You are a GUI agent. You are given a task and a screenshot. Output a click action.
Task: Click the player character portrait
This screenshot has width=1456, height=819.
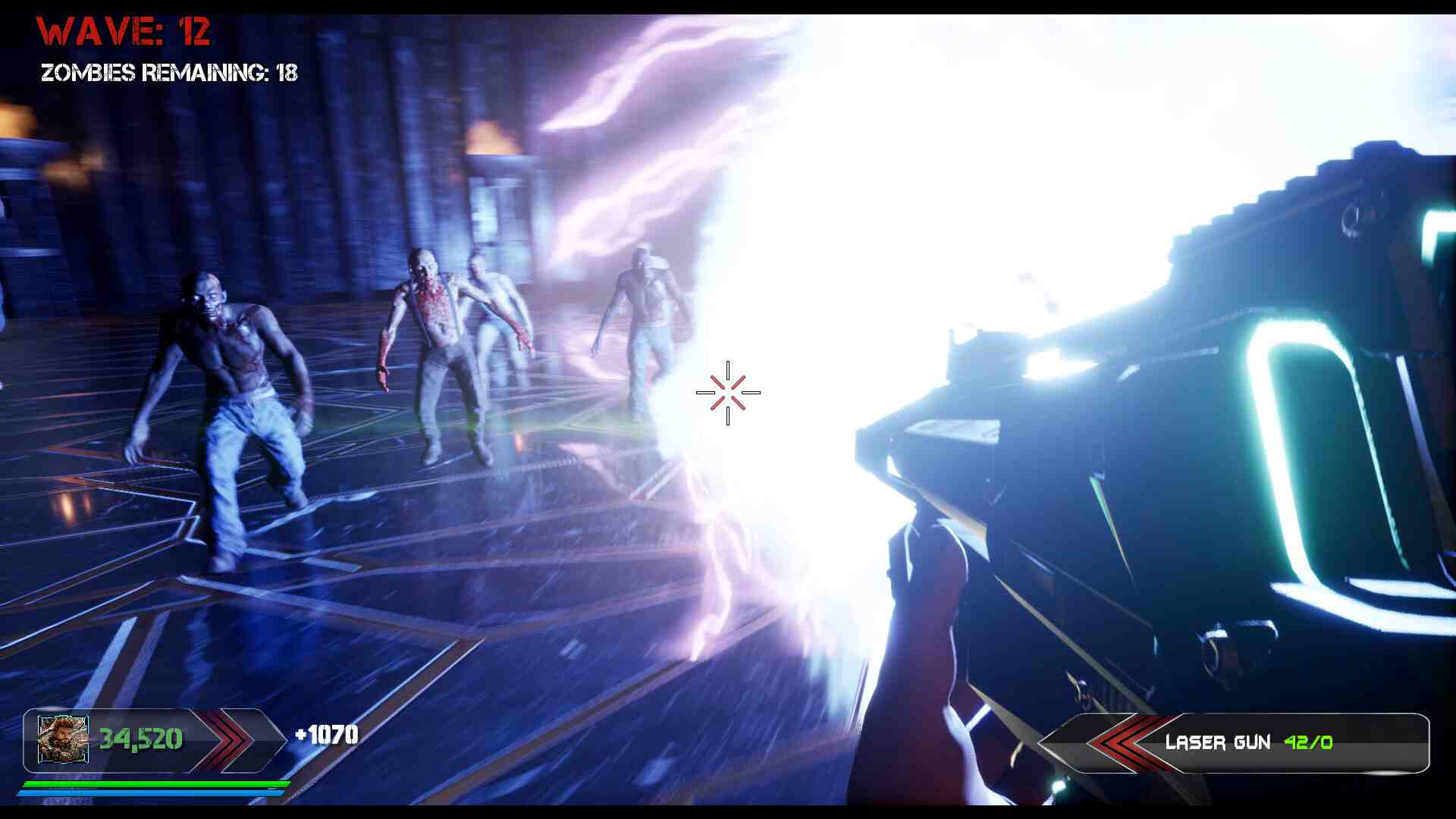click(x=63, y=739)
